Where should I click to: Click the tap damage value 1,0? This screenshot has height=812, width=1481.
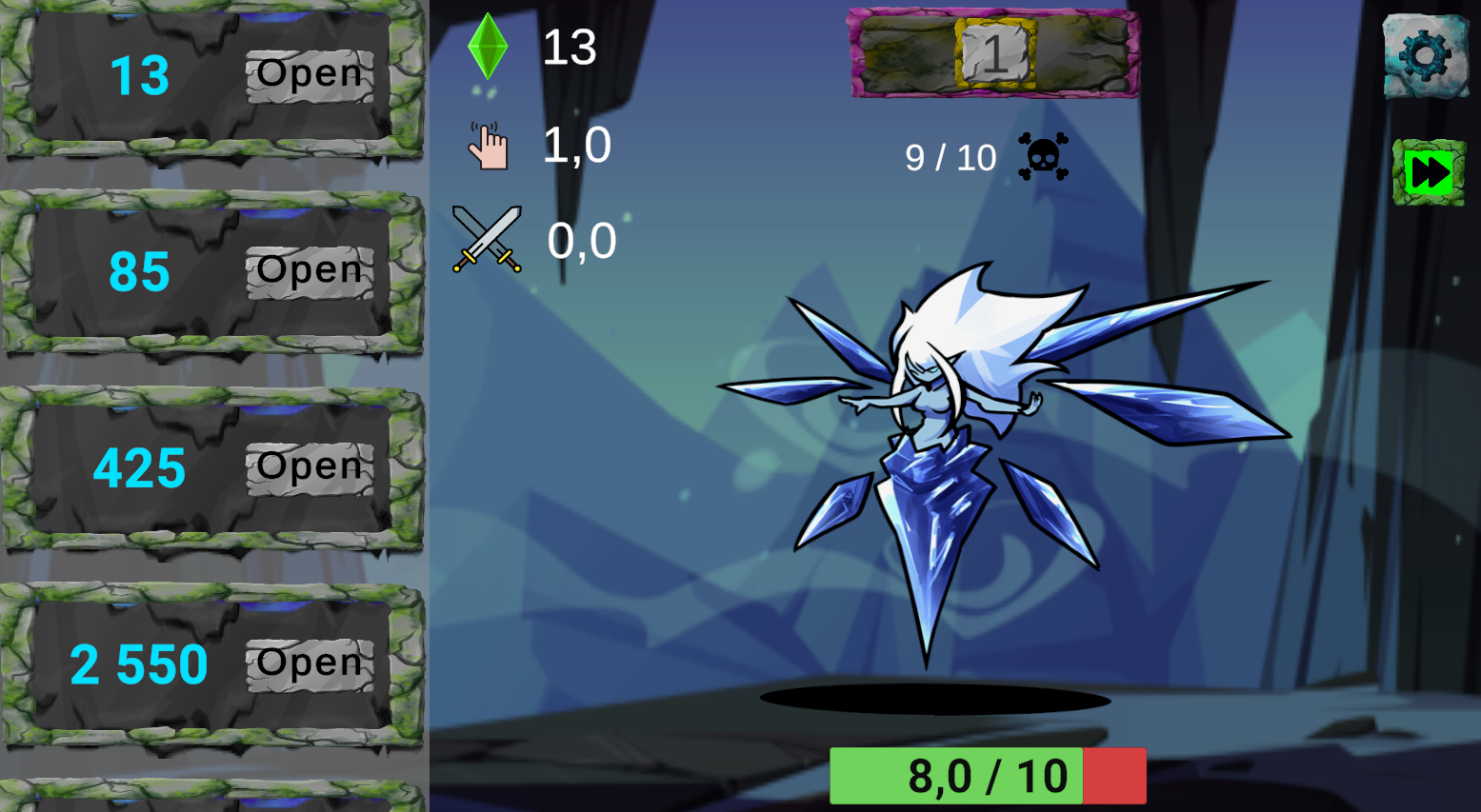(576, 145)
